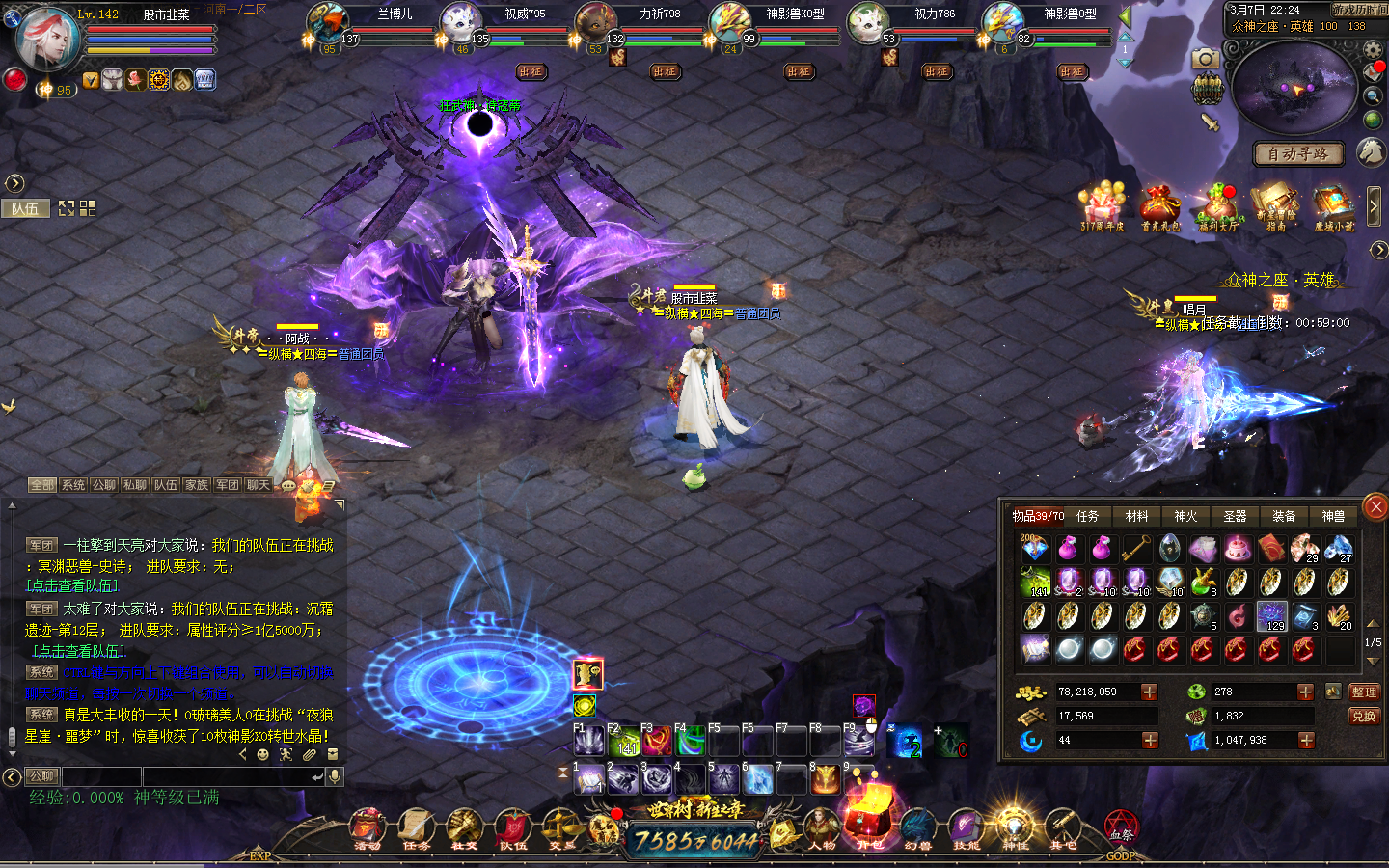Toggle the horse mount button
The image size is (1389, 868).
pyautogui.click(x=1372, y=151)
